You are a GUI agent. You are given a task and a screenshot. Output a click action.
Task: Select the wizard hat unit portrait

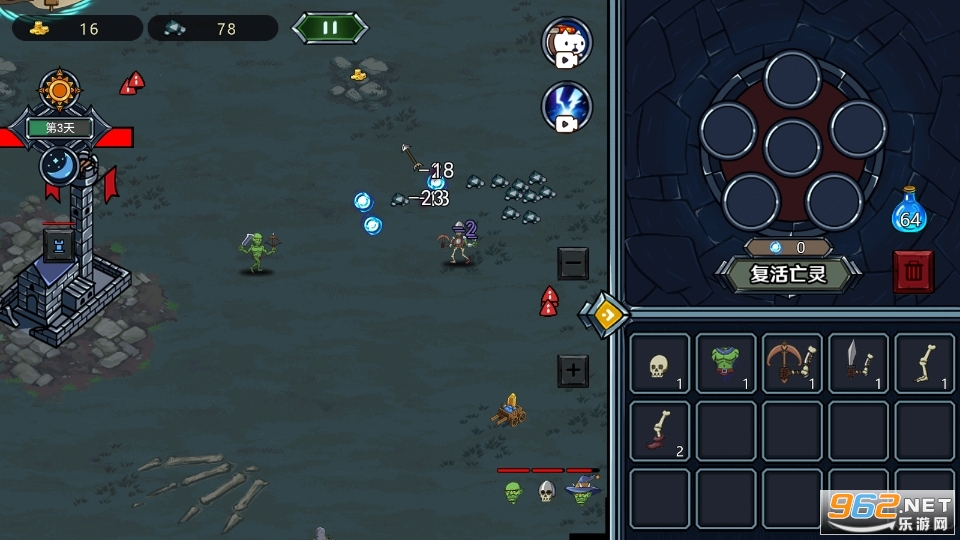tap(582, 491)
